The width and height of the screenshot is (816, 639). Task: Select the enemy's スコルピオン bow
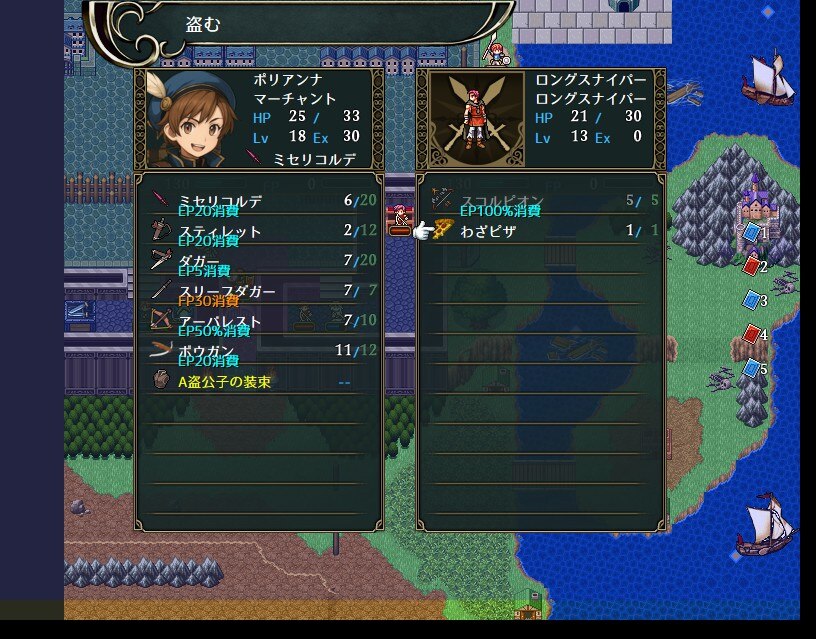[540, 201]
